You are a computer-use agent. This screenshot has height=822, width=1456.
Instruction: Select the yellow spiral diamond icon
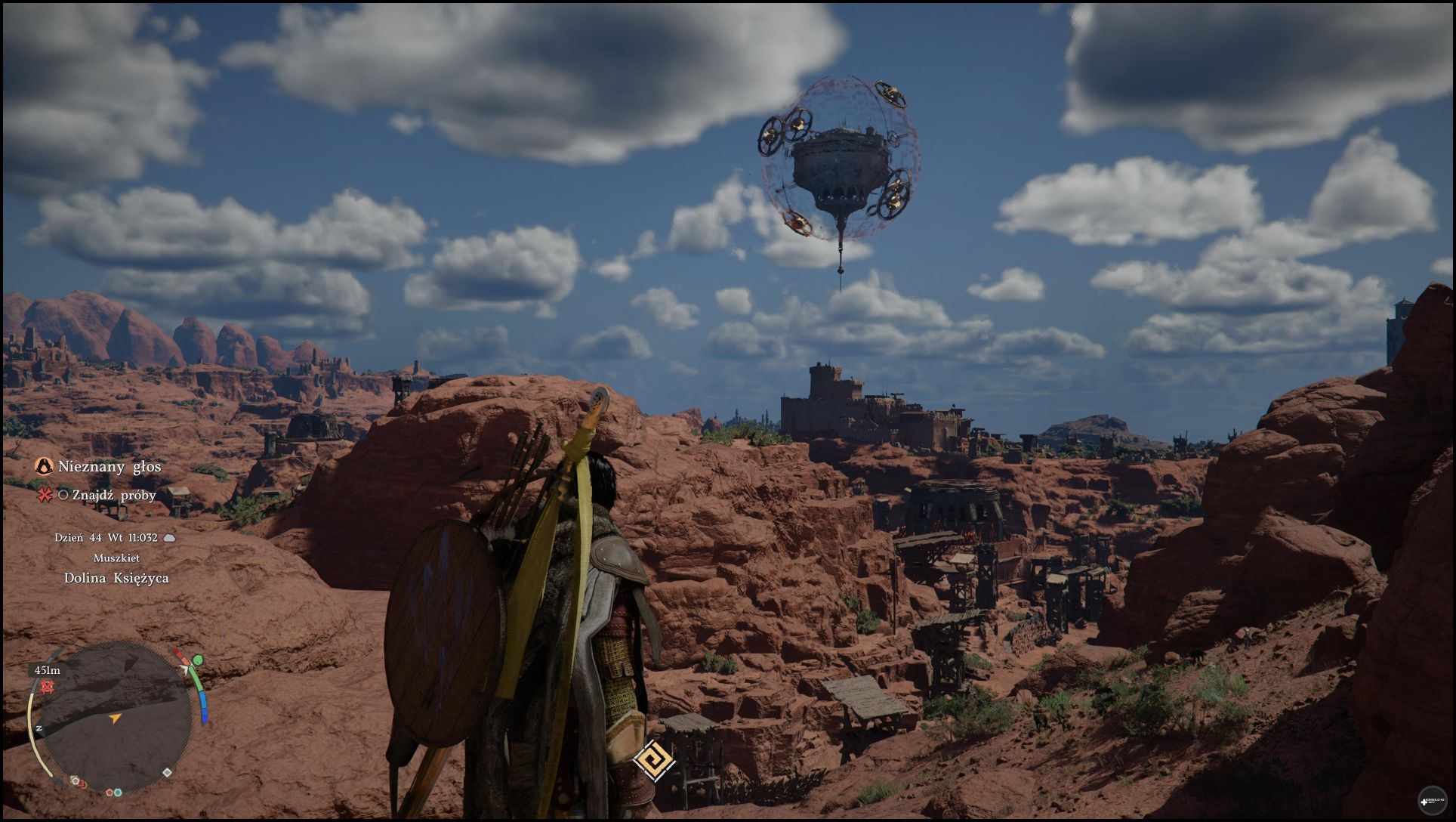coord(653,759)
